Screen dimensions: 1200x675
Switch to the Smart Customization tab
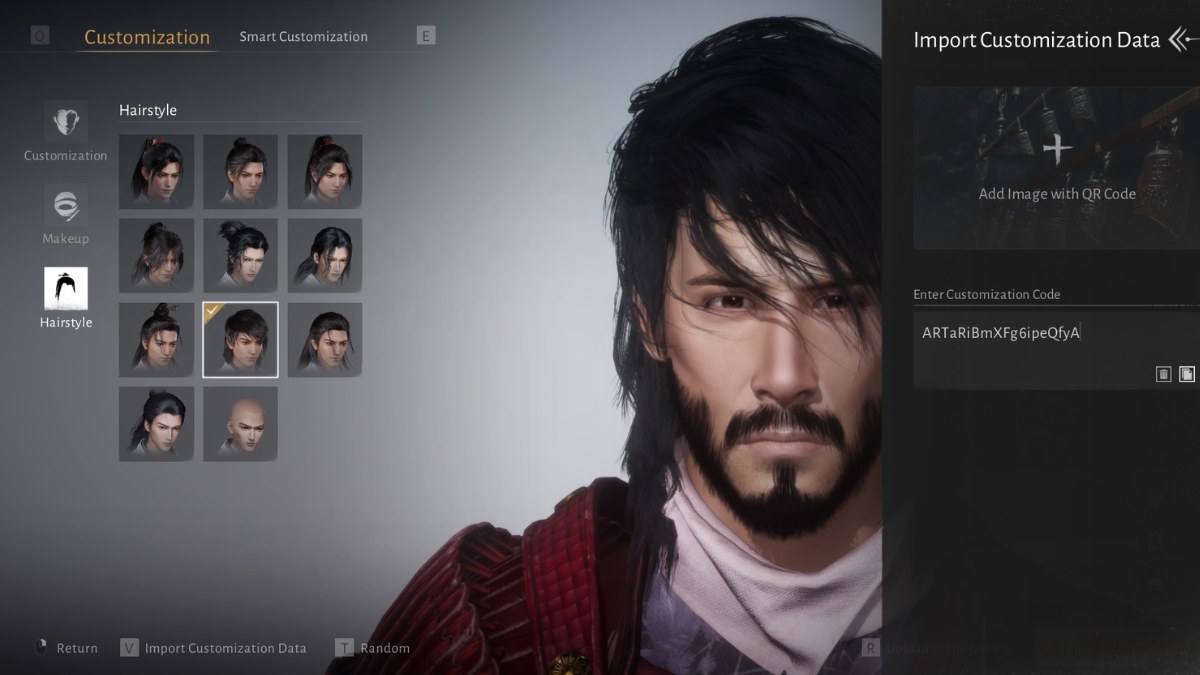coord(303,37)
